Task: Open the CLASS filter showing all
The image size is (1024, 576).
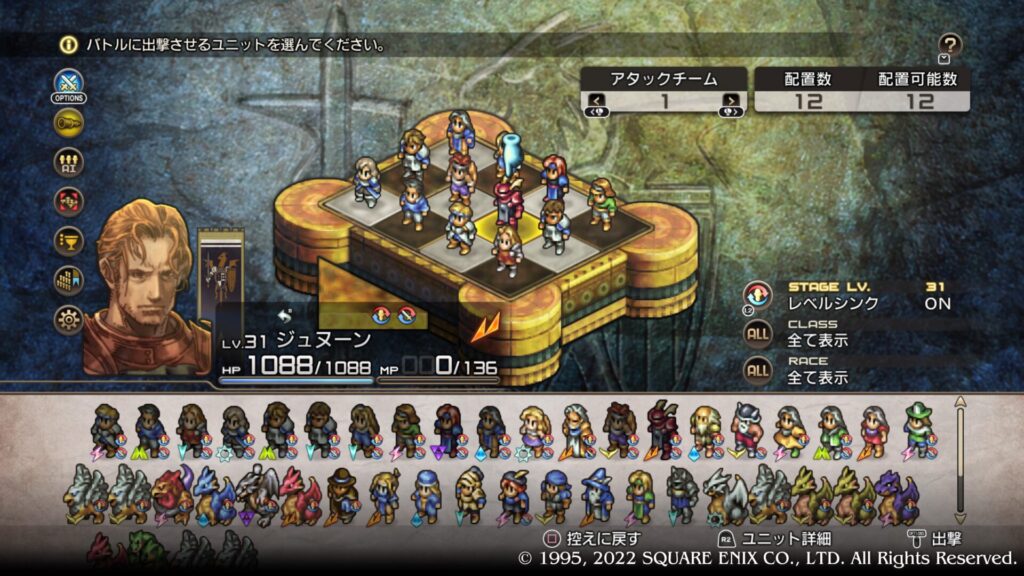Action: coord(758,333)
